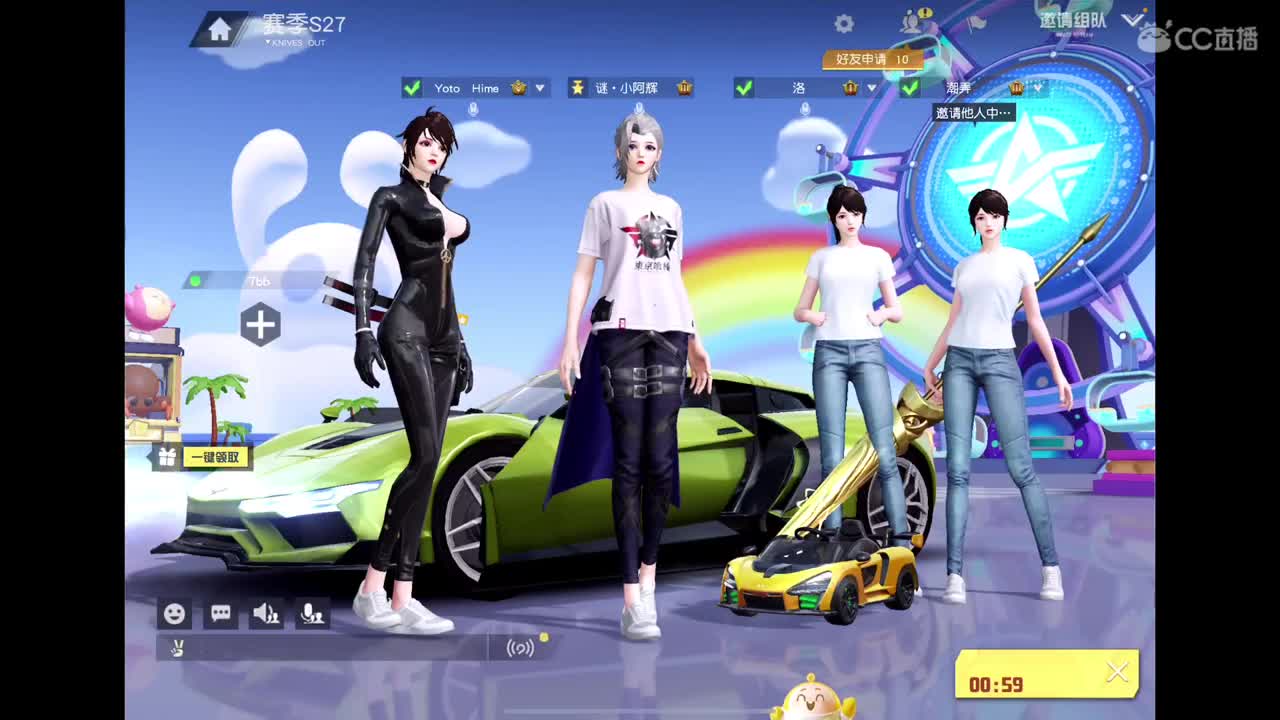This screenshot has width=1280, height=720.
Task: Click the gift icon beside 一键领取
Action: click(166, 455)
